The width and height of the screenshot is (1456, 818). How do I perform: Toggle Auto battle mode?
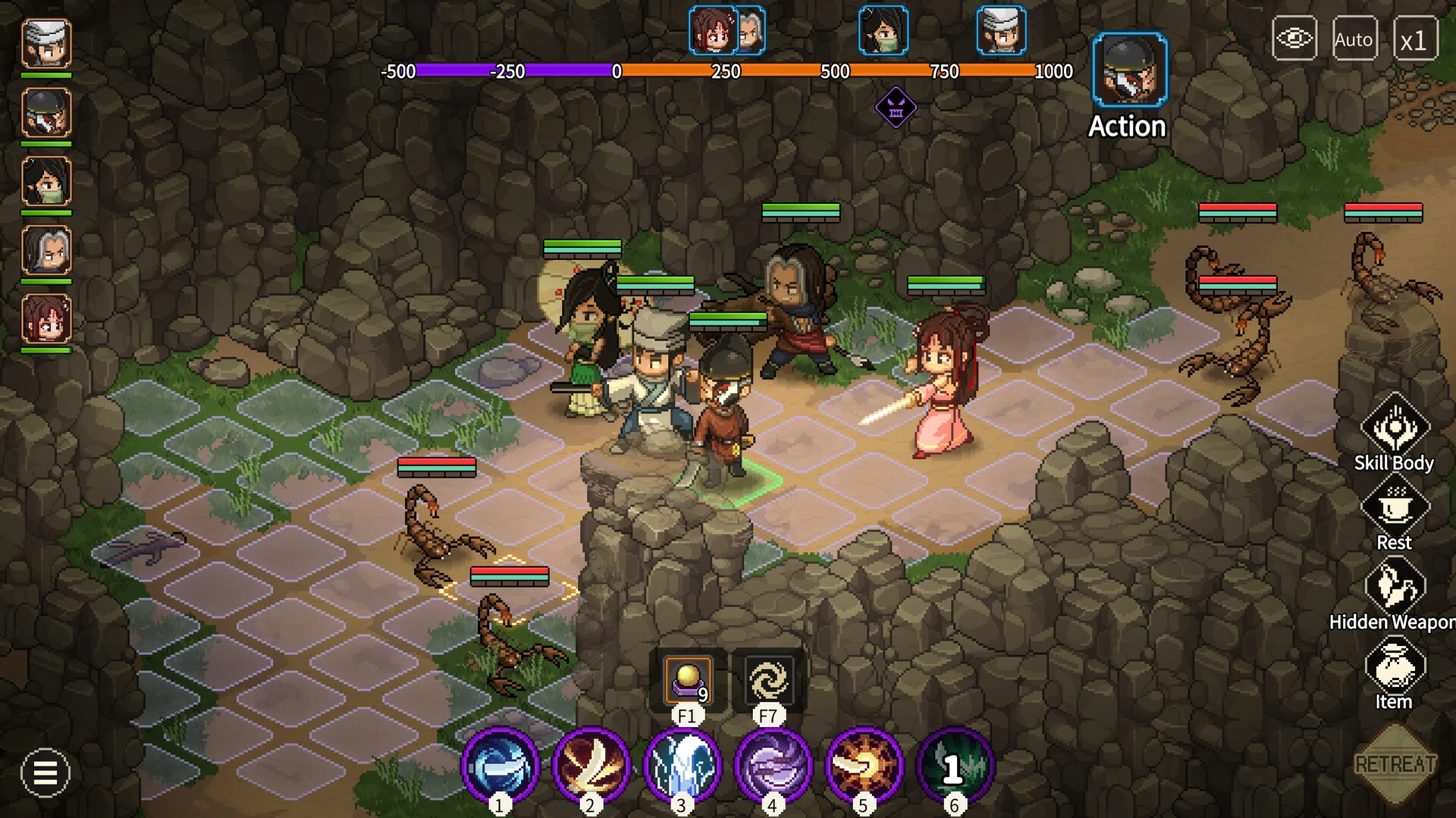point(1354,39)
